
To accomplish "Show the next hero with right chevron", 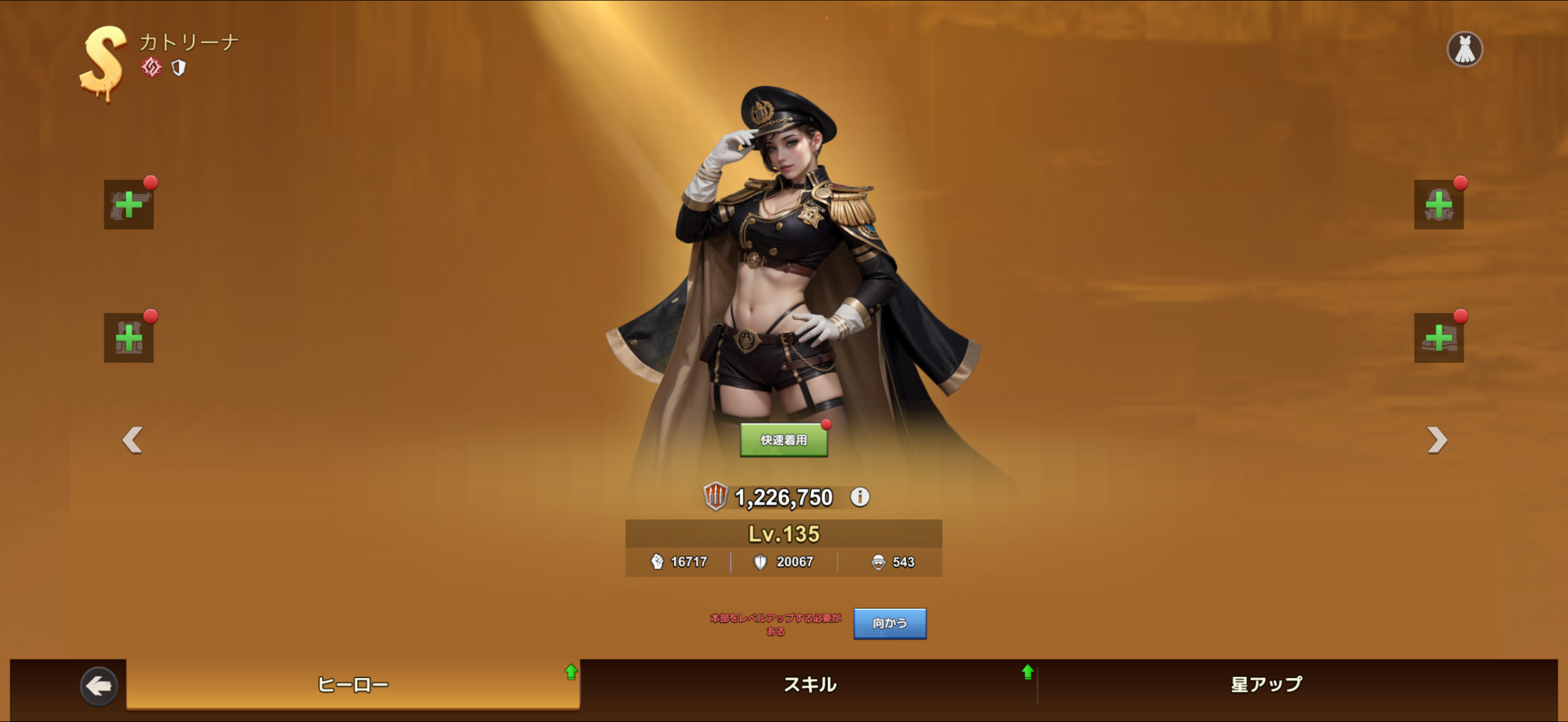I will [1436, 440].
